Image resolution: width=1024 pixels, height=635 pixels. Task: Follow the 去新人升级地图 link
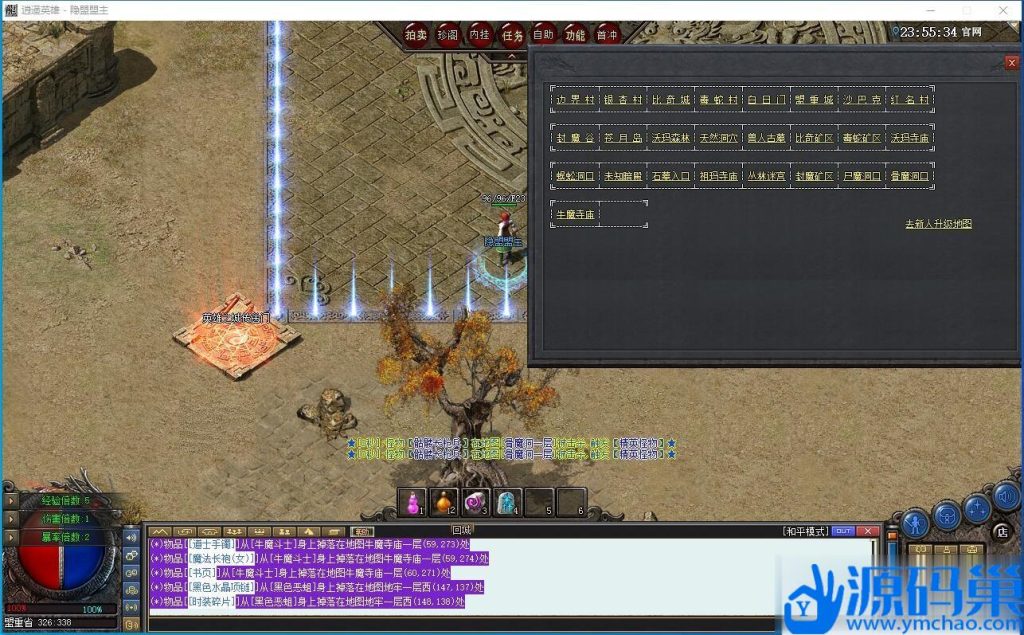pos(938,224)
